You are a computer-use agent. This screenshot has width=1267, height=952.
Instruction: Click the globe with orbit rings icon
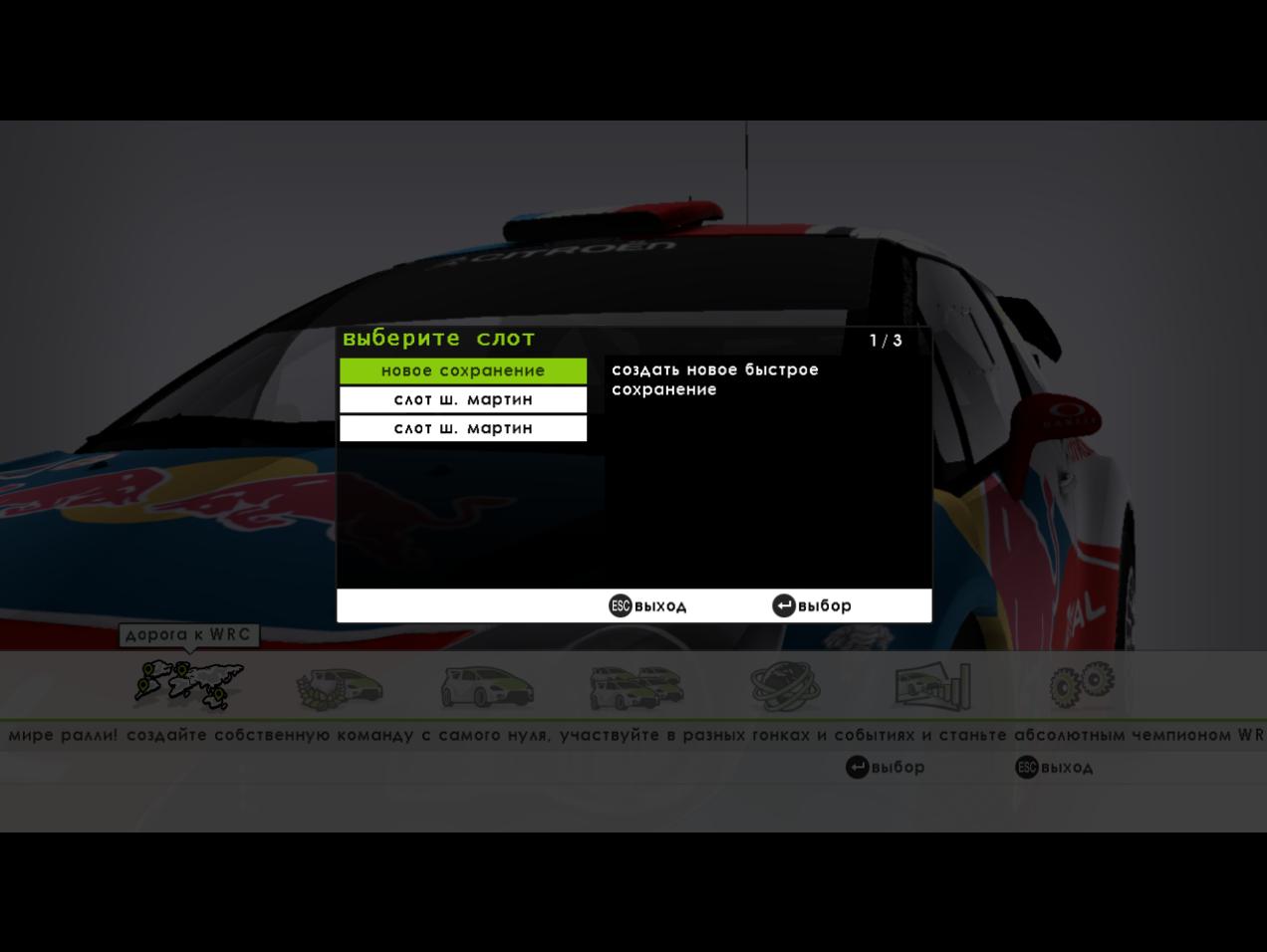[785, 686]
